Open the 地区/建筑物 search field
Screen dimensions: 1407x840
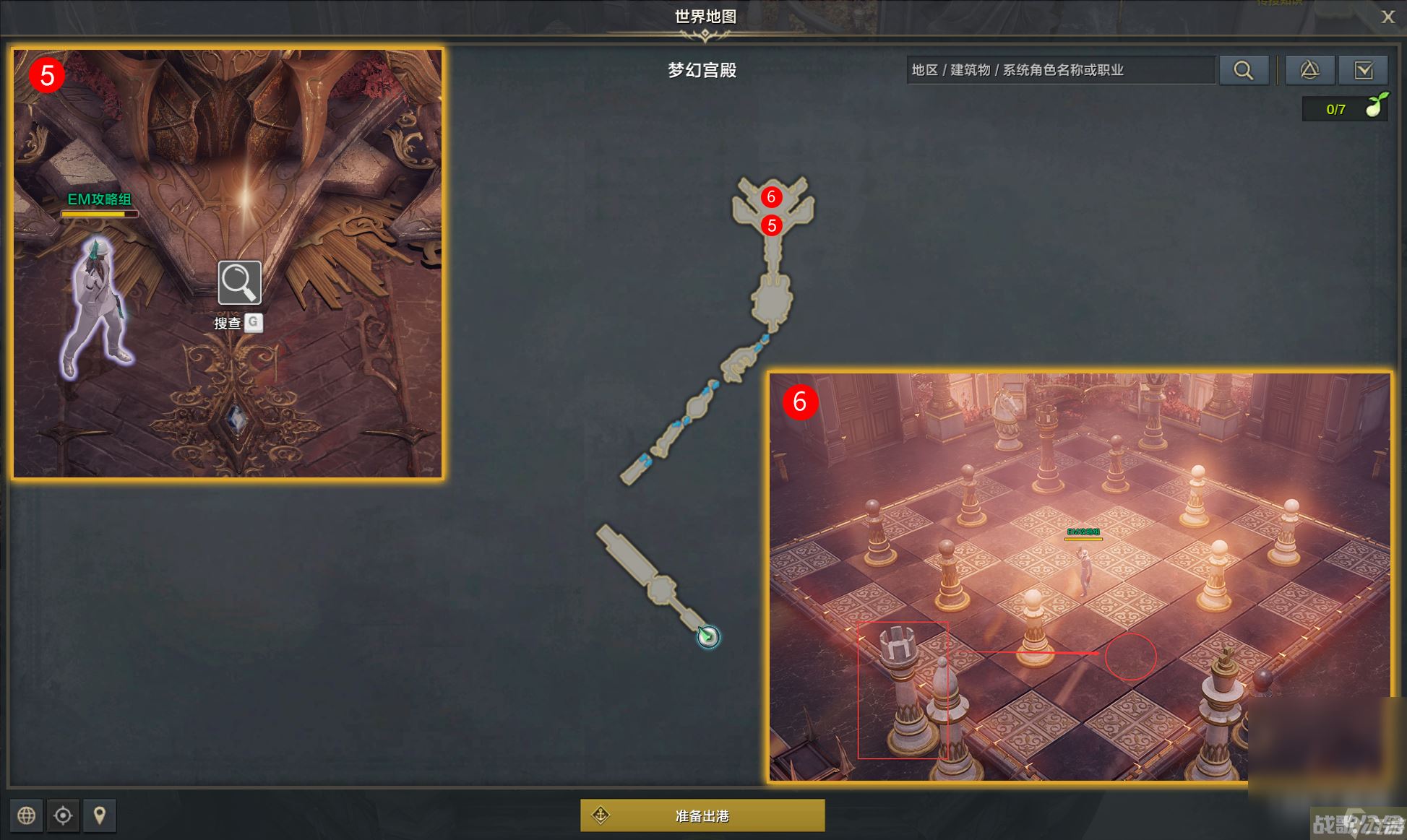[1060, 70]
